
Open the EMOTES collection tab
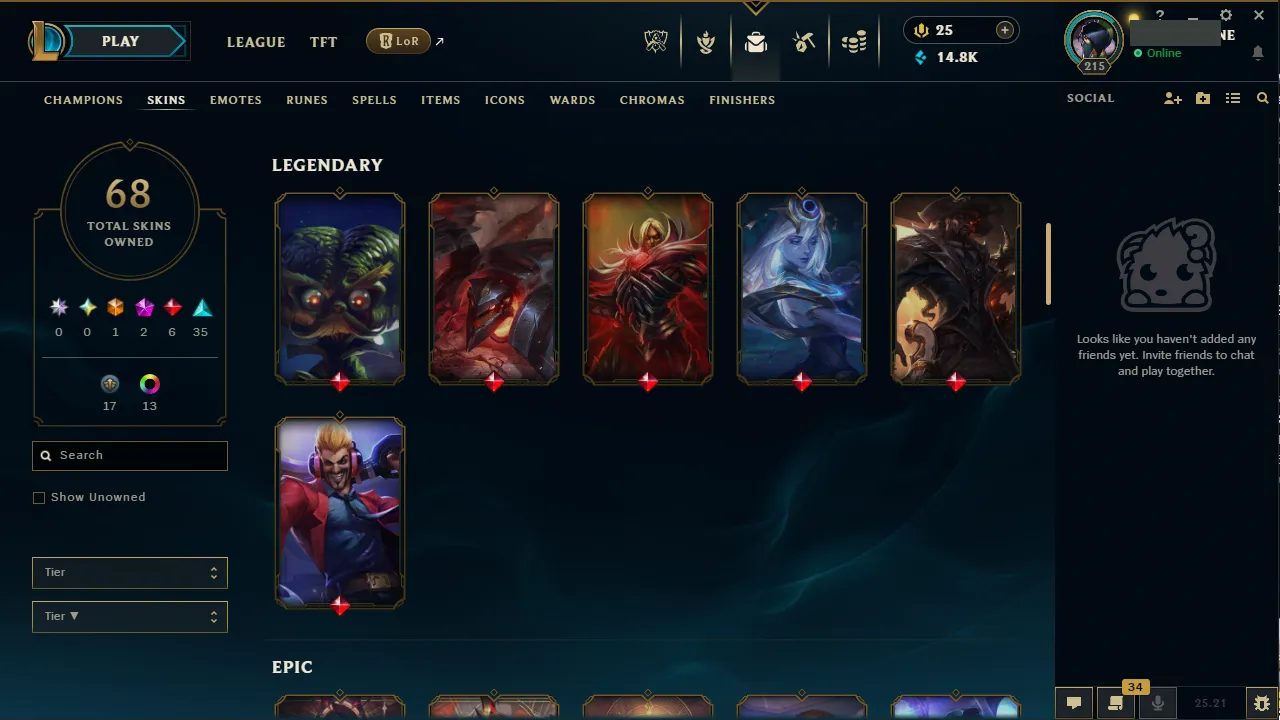point(235,100)
